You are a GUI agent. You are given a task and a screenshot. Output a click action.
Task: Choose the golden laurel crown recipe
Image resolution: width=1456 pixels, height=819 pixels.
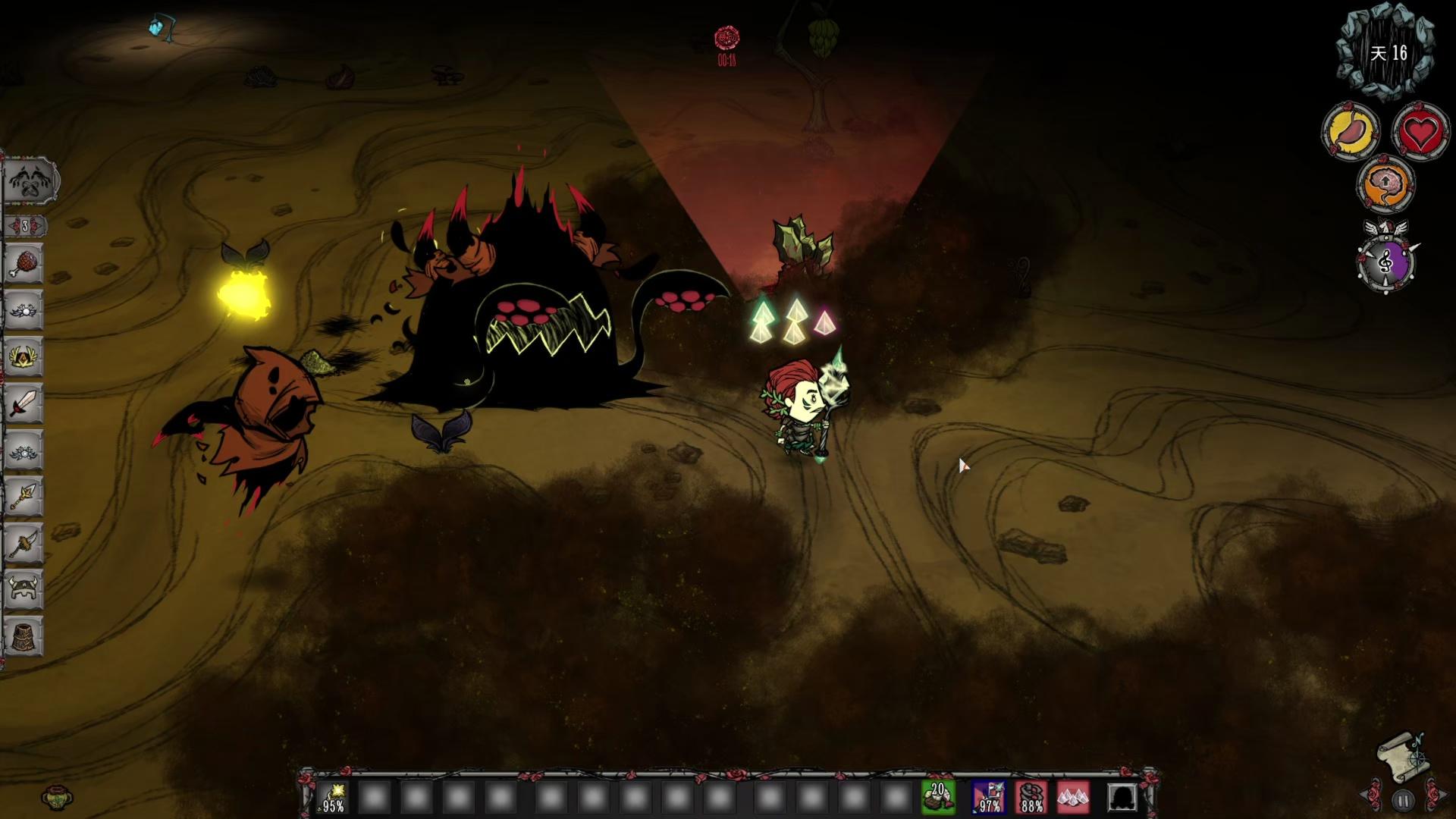point(24,356)
